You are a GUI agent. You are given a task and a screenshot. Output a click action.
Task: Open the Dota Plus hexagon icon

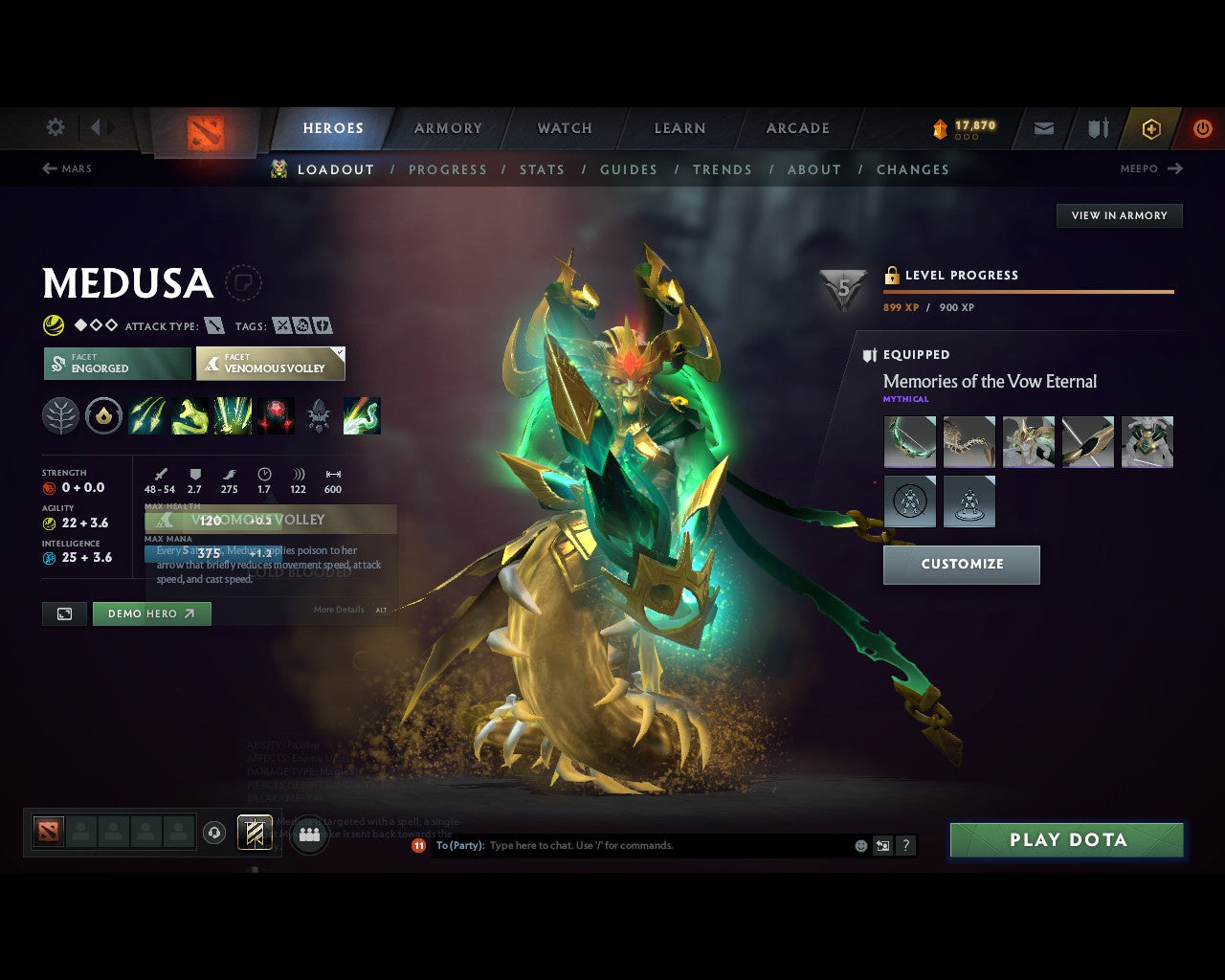(1151, 128)
